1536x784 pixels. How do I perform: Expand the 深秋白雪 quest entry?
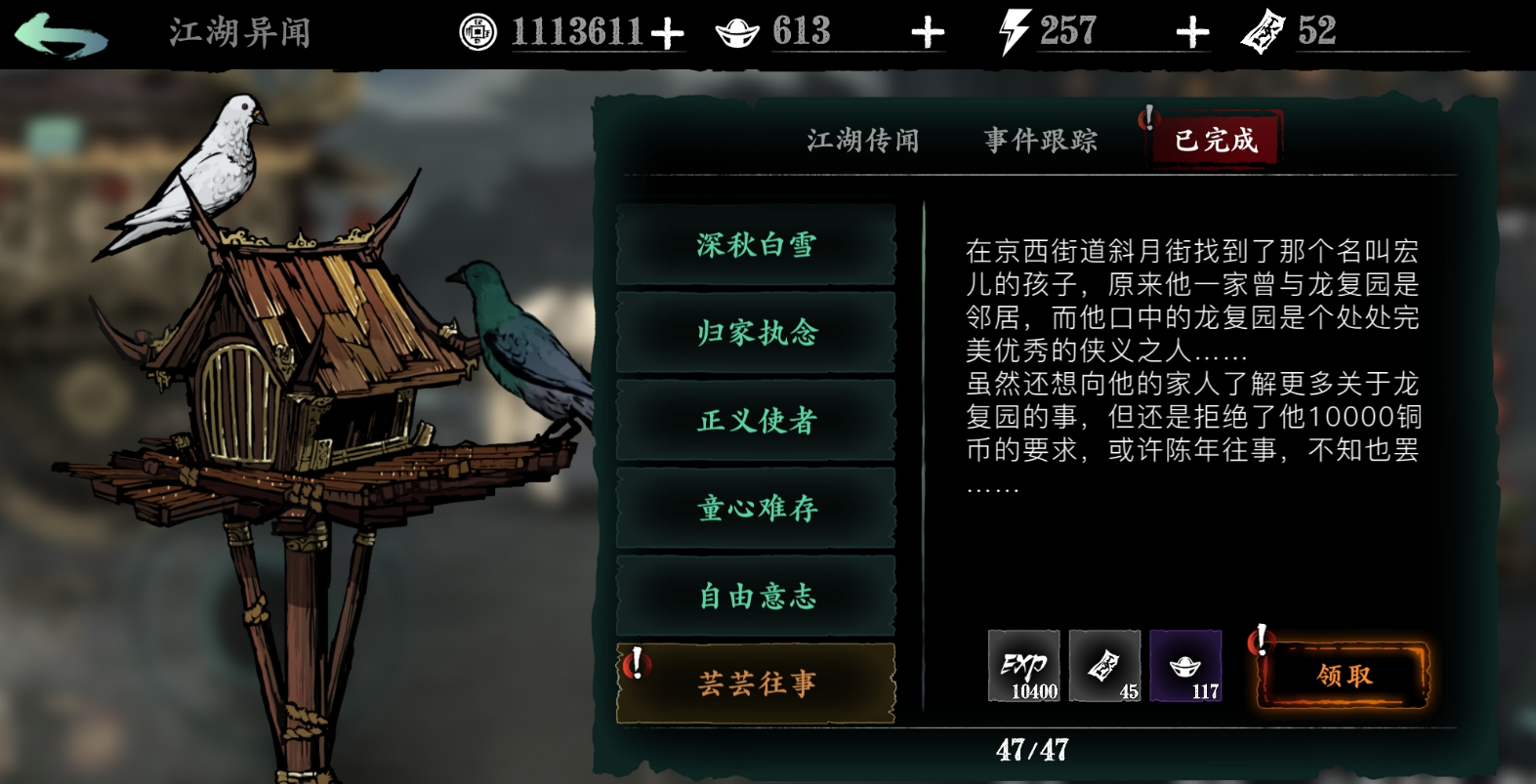[757, 246]
